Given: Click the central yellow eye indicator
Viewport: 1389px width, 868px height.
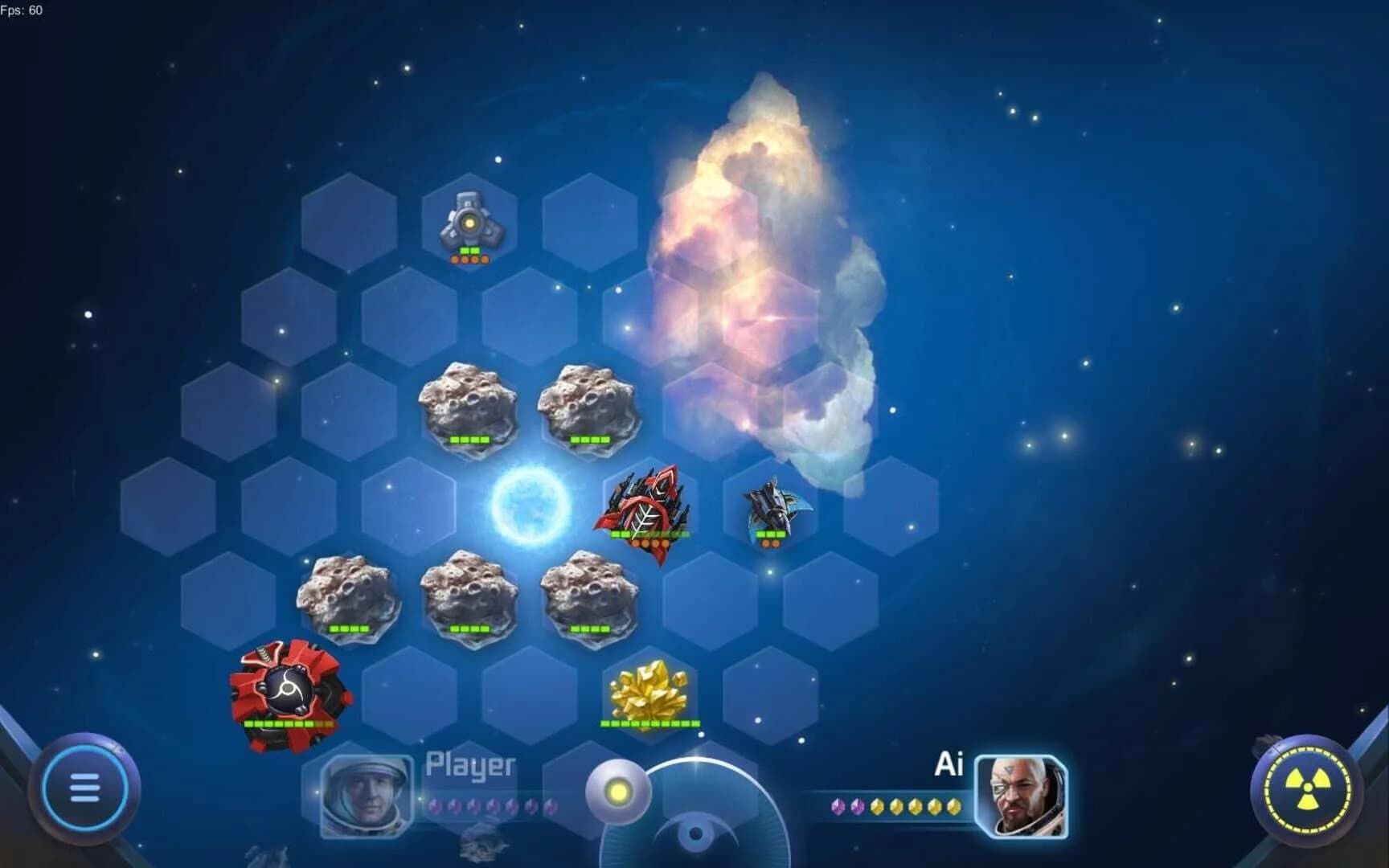Looking at the screenshot, I should coord(619,792).
